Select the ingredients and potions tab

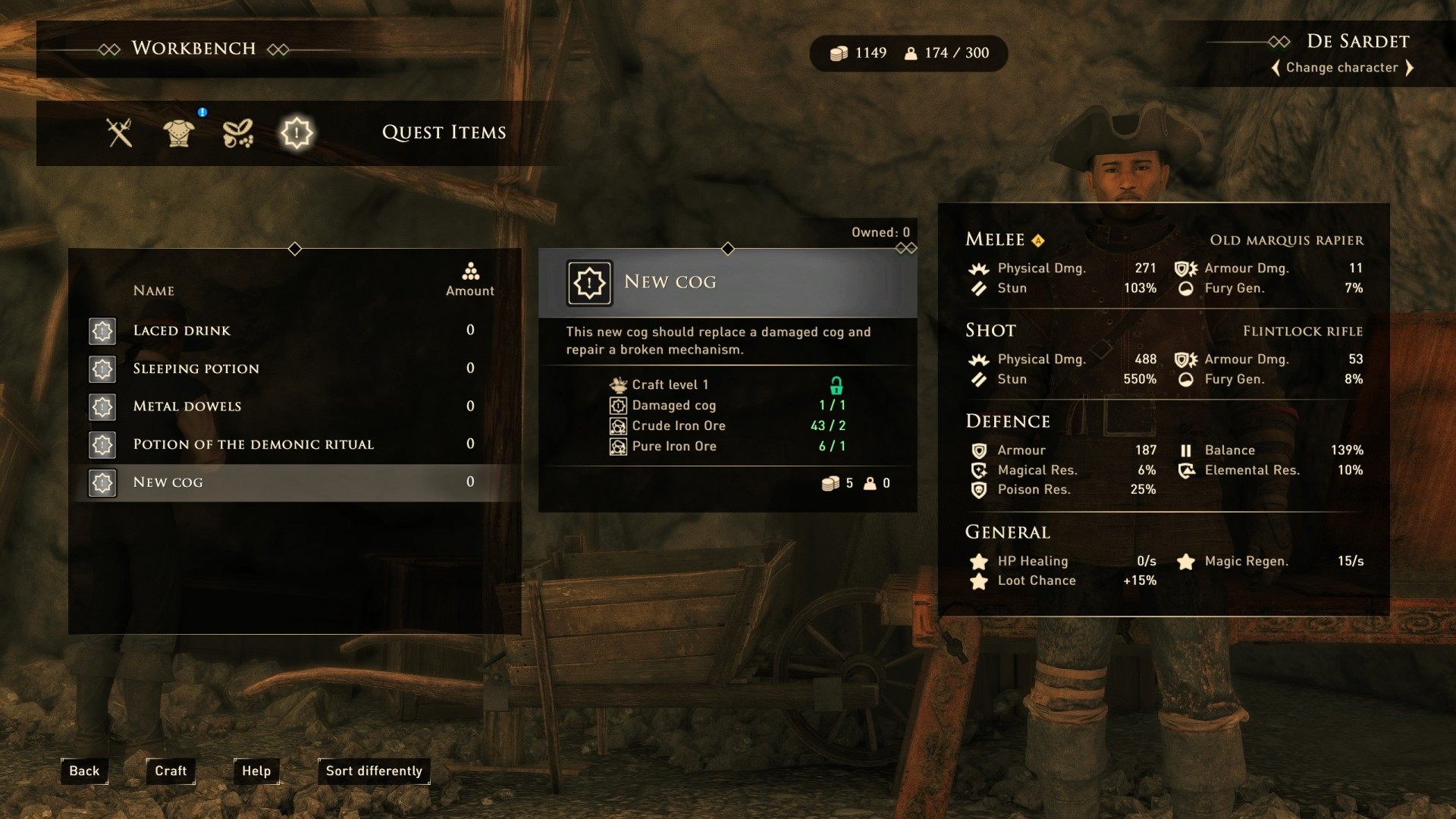pyautogui.click(x=237, y=133)
